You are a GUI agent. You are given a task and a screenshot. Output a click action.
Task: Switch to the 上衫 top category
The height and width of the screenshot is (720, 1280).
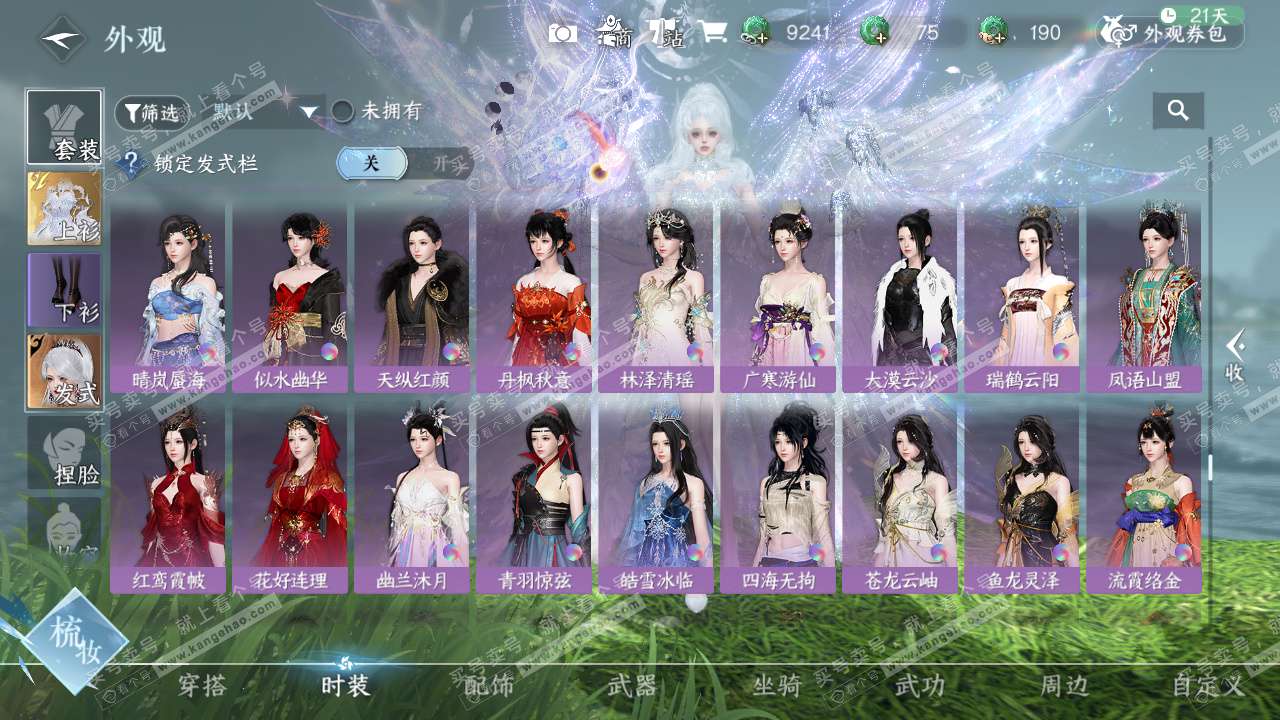pyautogui.click(x=65, y=209)
